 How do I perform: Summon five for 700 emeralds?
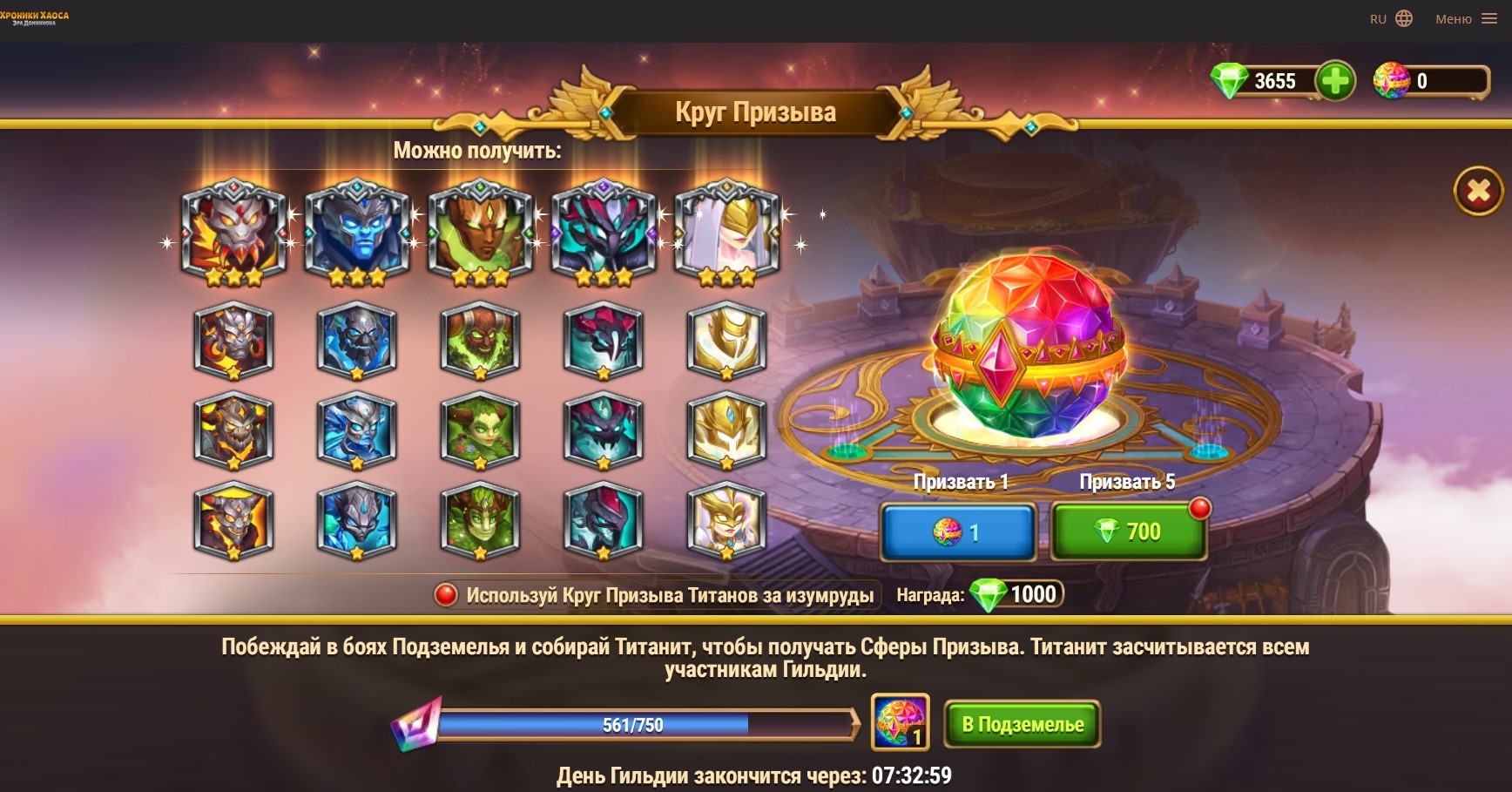tap(1129, 531)
